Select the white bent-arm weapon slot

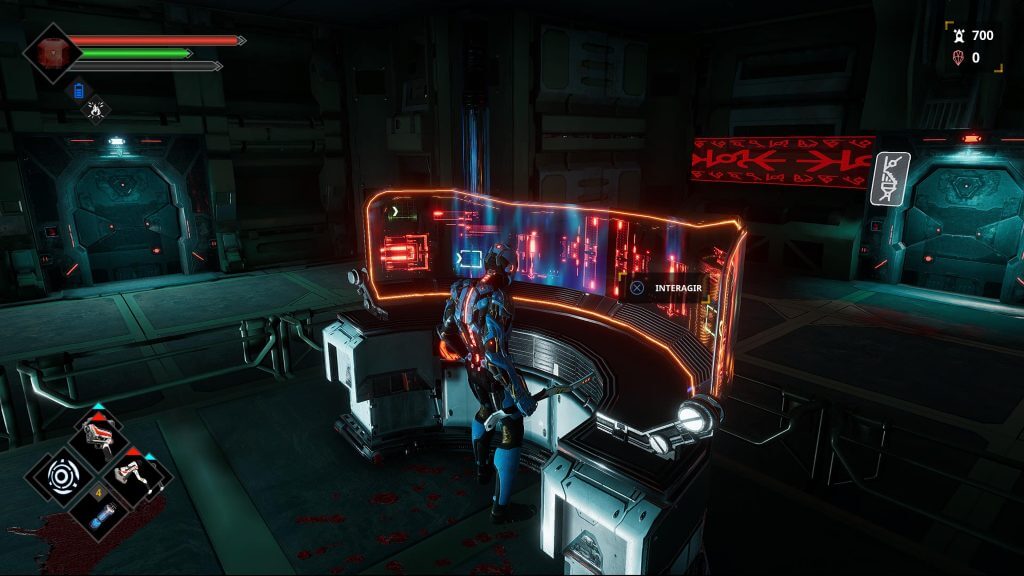(135, 474)
